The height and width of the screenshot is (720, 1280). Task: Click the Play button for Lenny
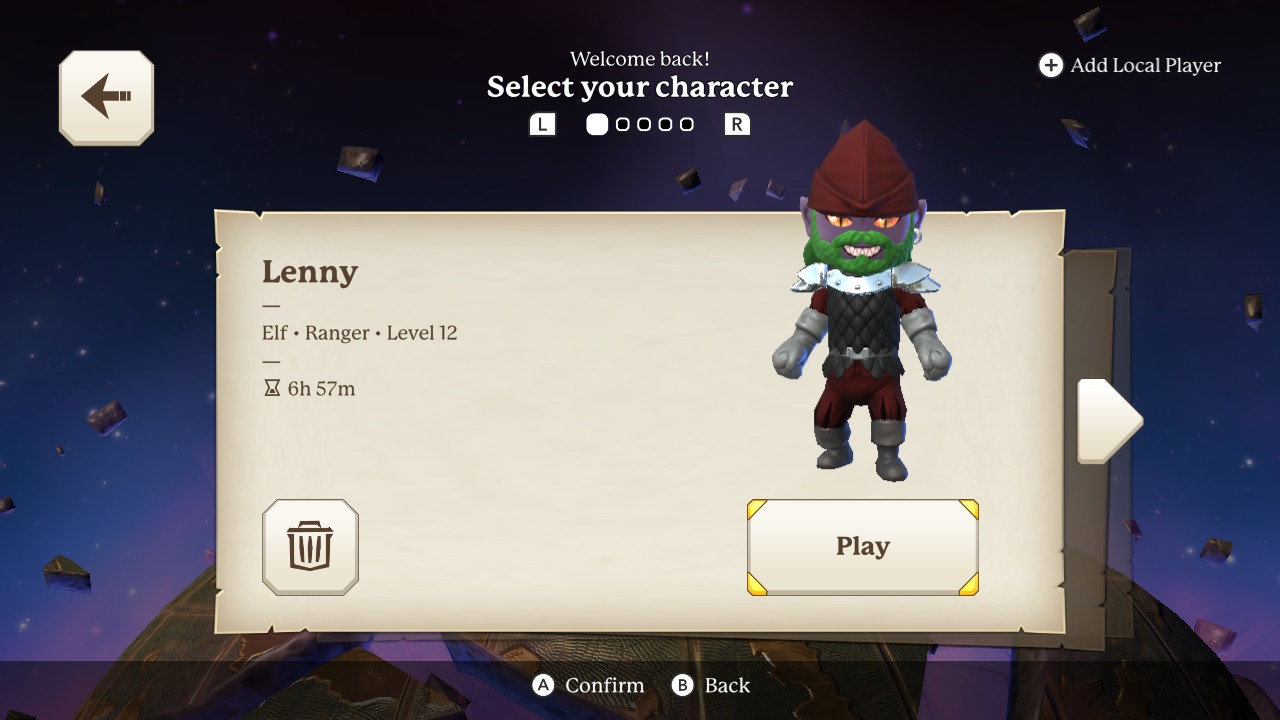tap(862, 547)
